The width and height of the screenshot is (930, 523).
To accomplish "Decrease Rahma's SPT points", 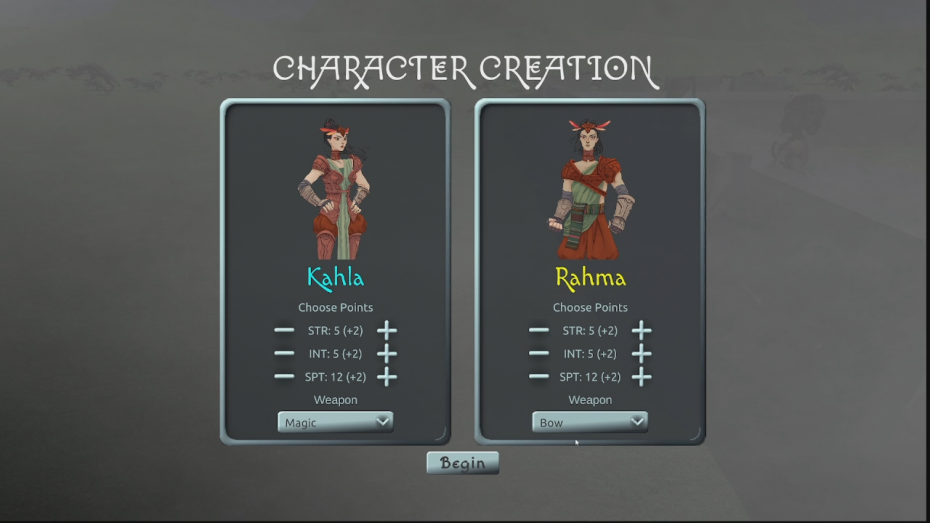I will pos(539,377).
